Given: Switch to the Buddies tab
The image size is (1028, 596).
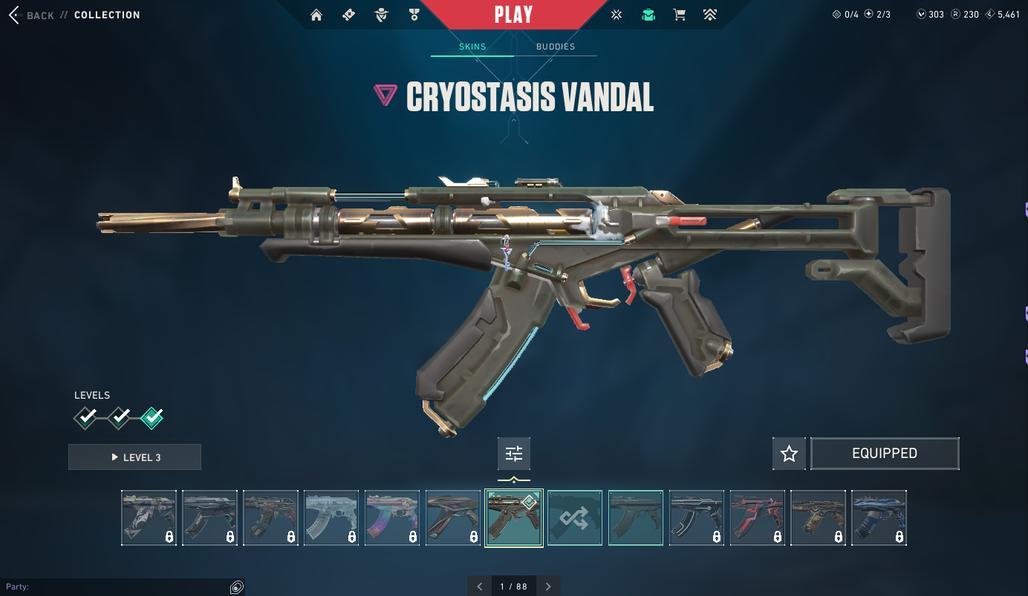Looking at the screenshot, I should (x=555, y=47).
